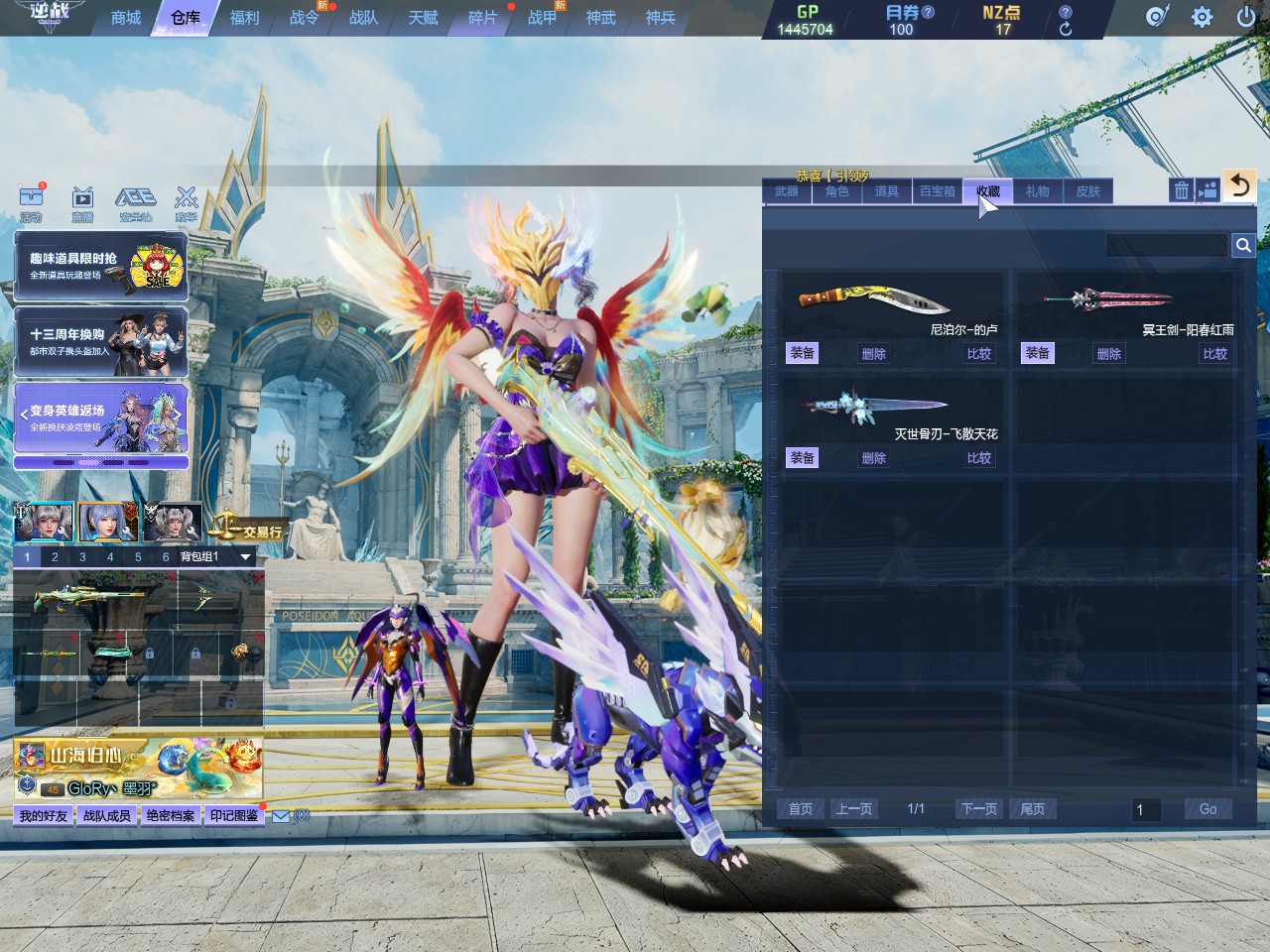
Task: Click the magnifier search button
Action: (1243, 245)
